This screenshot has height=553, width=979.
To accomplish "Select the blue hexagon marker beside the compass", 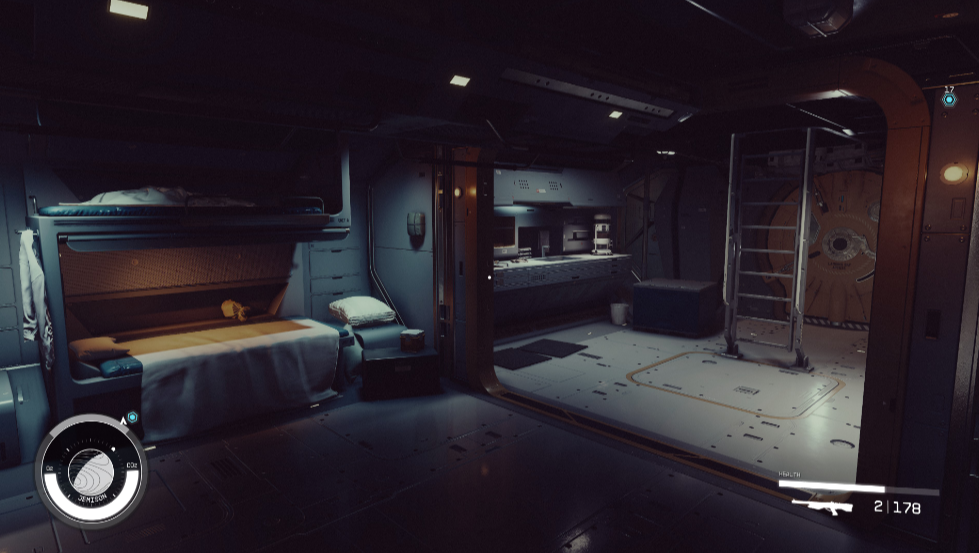I will point(132,417).
